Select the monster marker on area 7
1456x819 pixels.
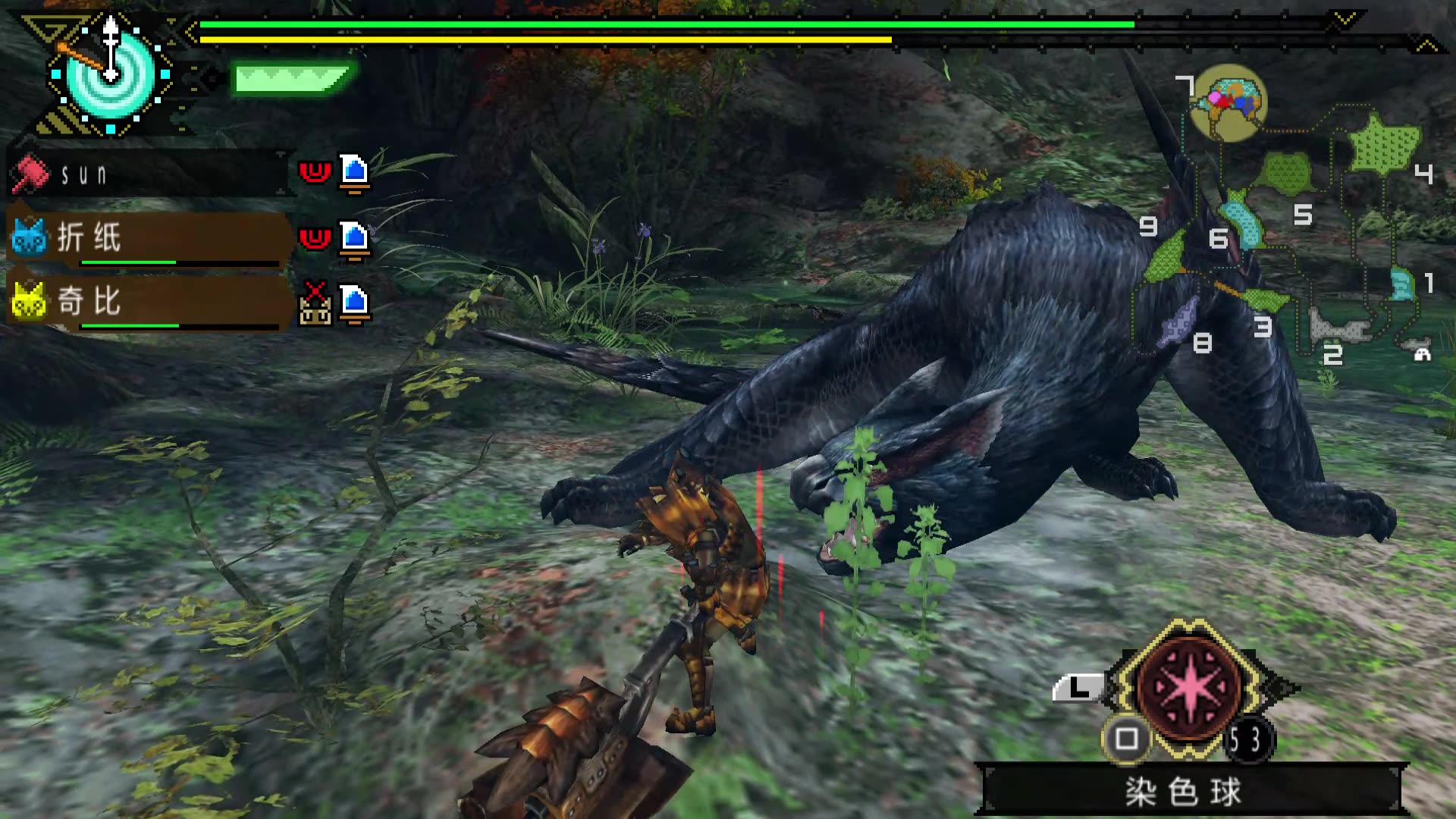[1228, 102]
